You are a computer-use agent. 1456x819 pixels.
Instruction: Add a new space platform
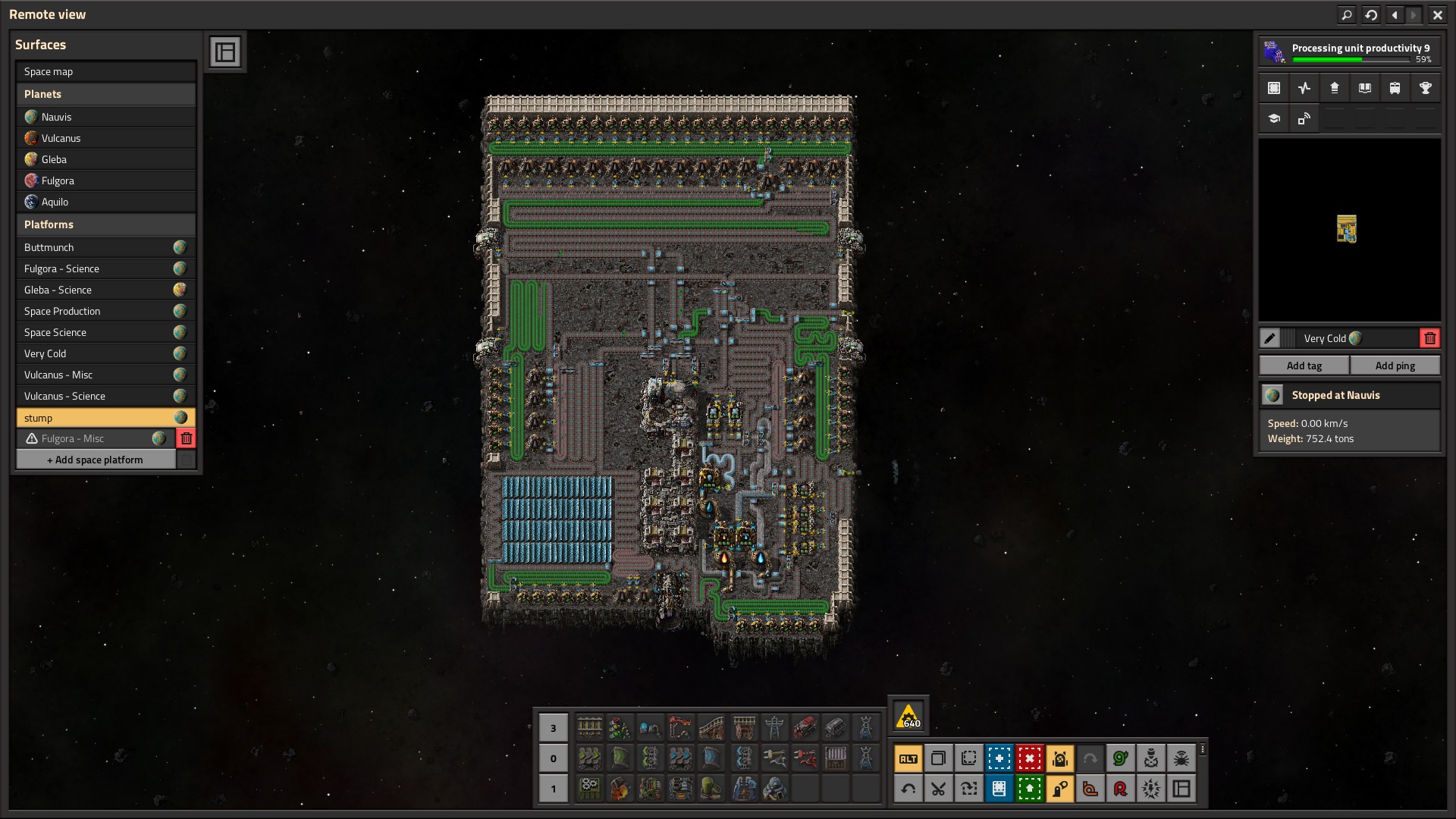pos(96,460)
